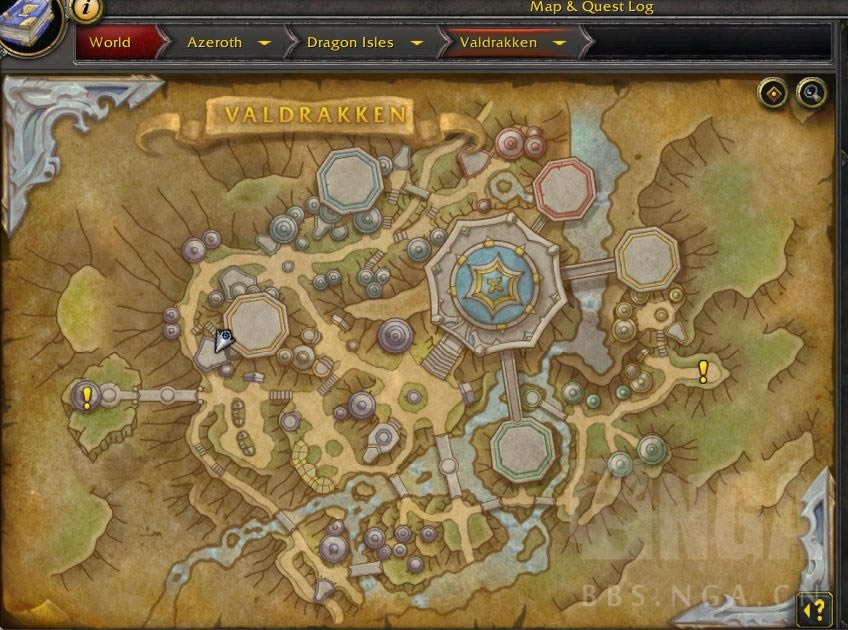Open the question mark help button
The height and width of the screenshot is (630, 848).
tap(815, 608)
